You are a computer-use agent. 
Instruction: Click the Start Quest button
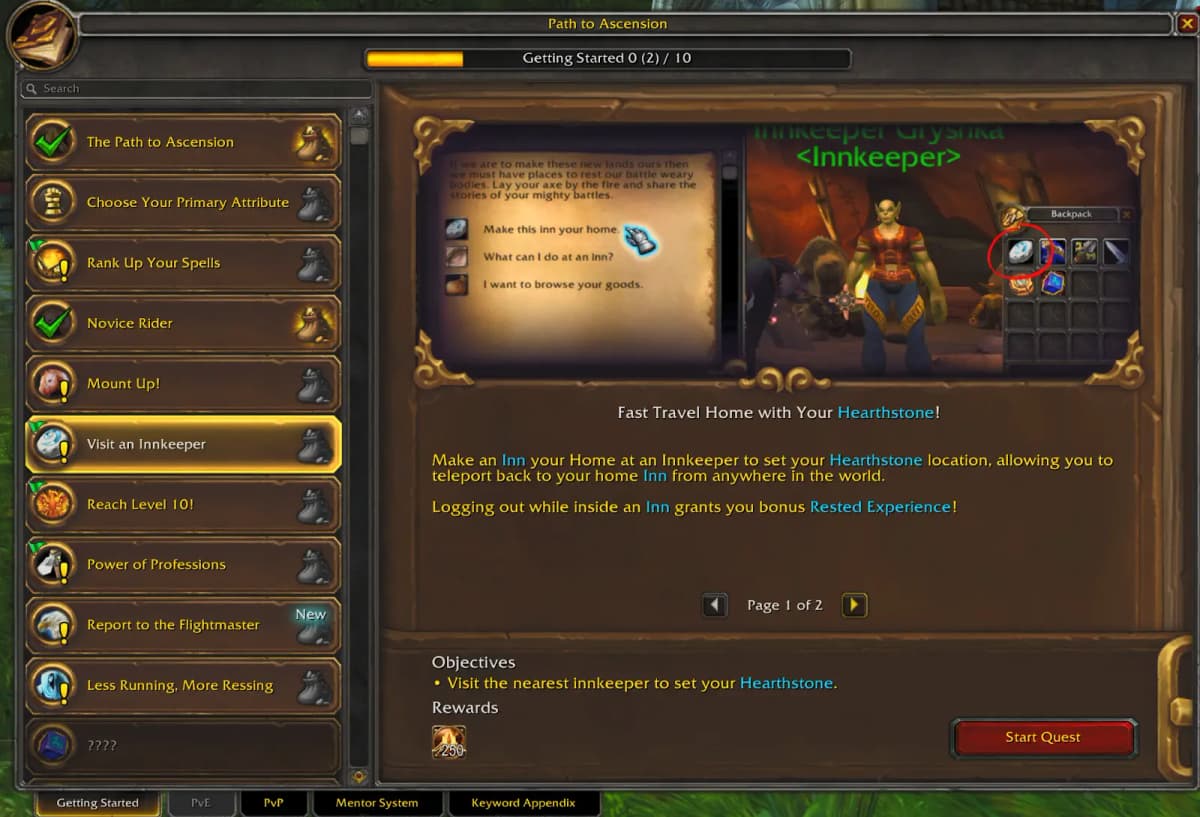1043,738
